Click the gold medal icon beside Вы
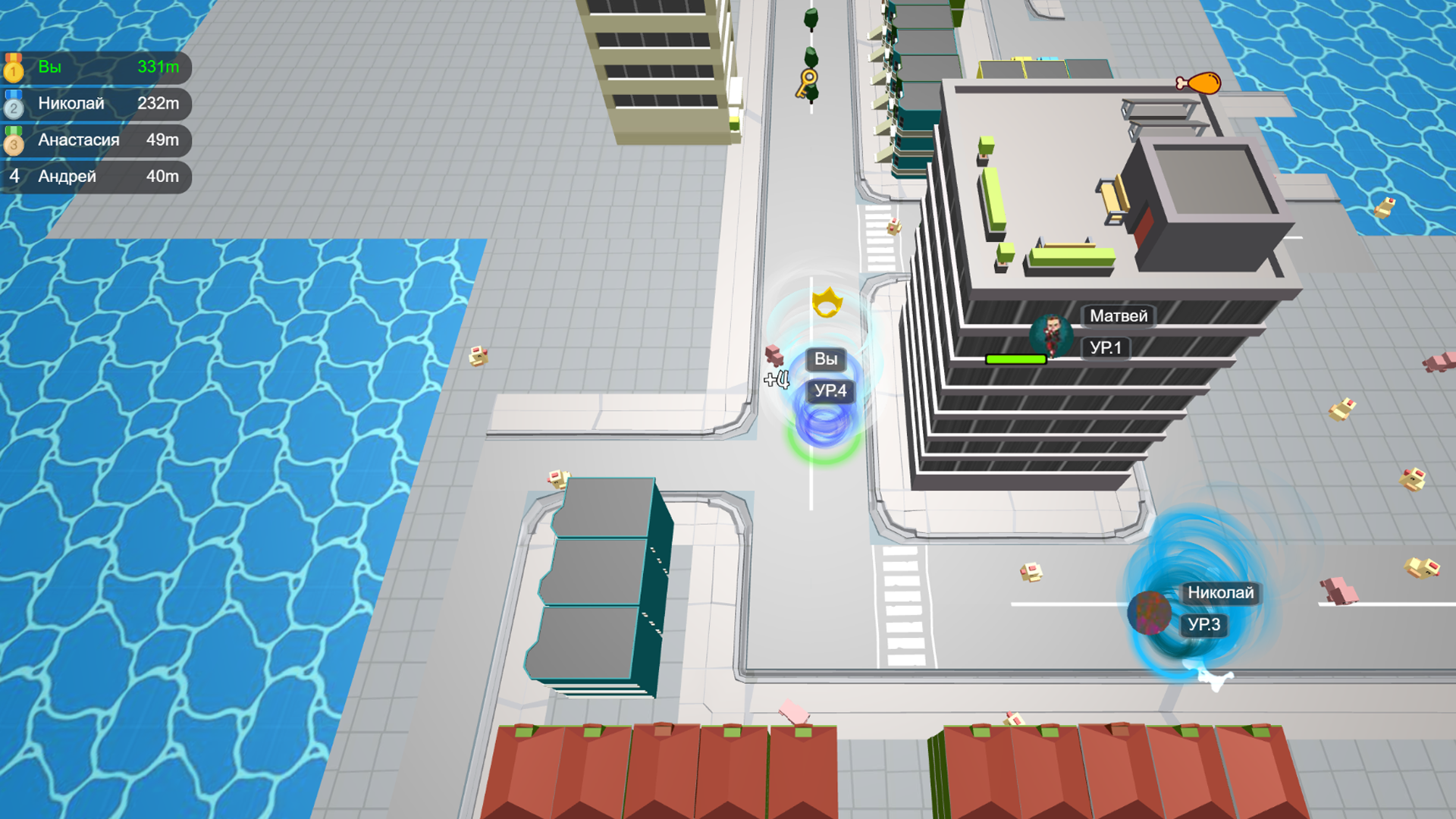The width and height of the screenshot is (1456, 819). [x=14, y=67]
